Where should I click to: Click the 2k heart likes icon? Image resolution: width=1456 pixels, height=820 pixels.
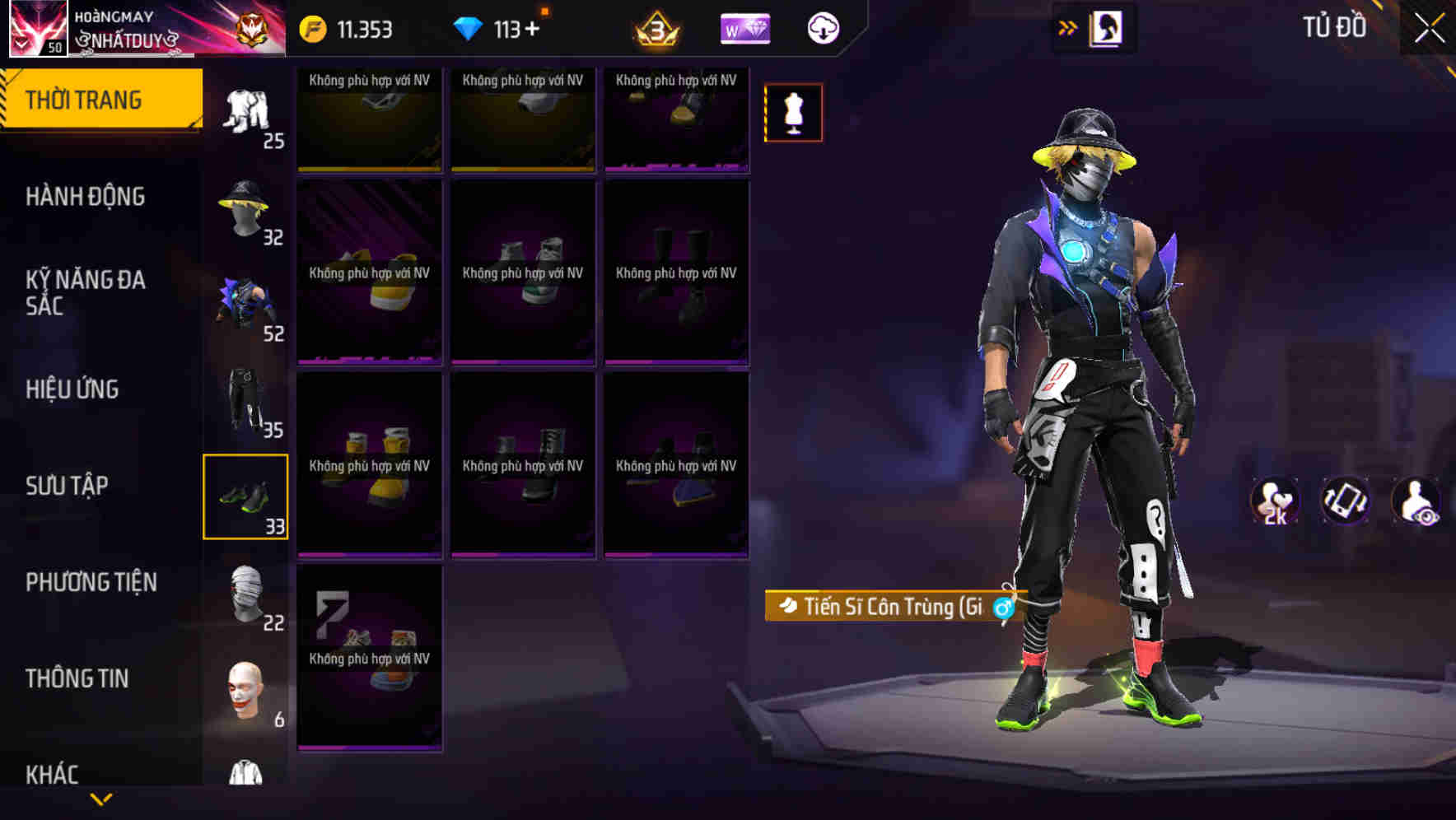(x=1275, y=501)
